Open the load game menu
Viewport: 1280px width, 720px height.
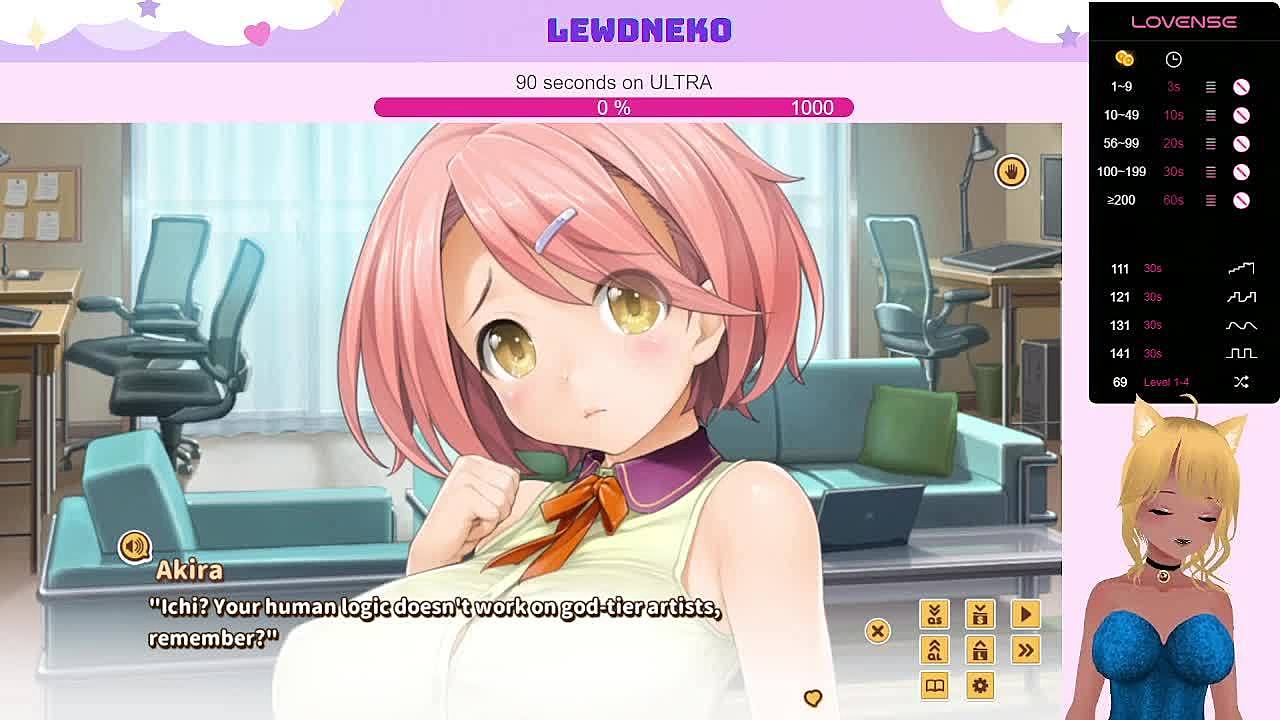point(980,650)
